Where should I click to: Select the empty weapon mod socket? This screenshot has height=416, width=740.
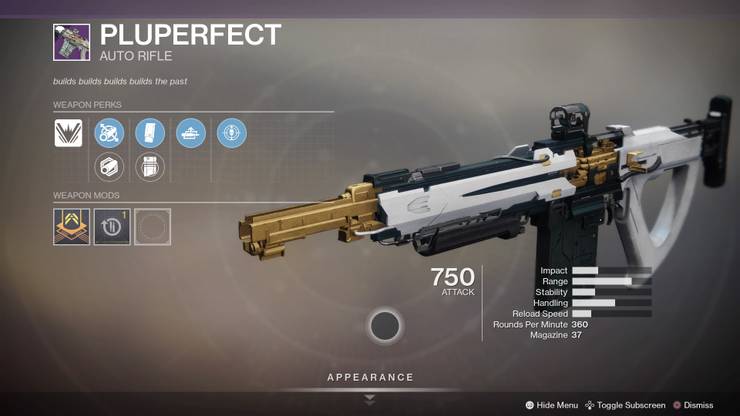(152, 227)
